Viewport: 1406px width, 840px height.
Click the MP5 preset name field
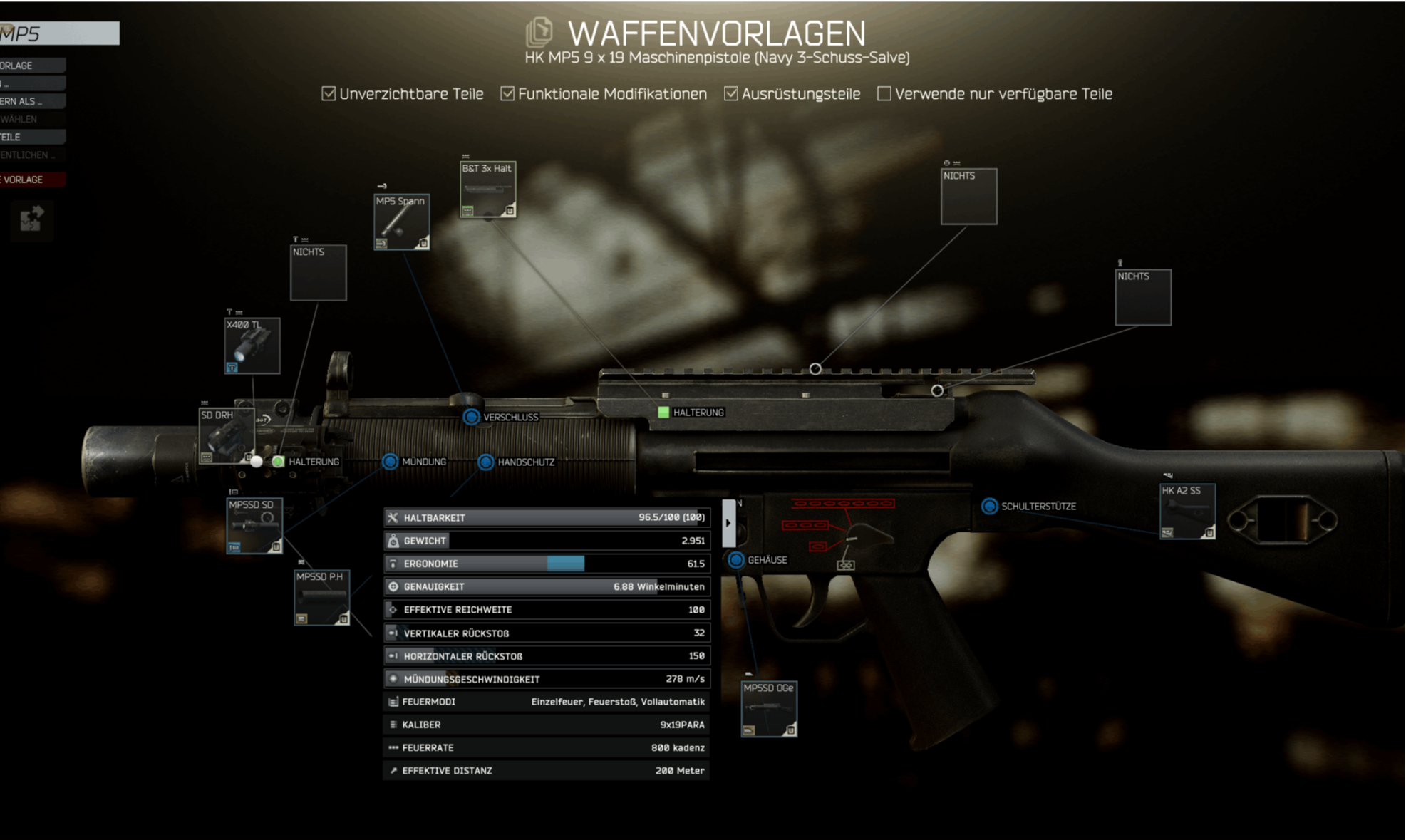tap(59, 33)
